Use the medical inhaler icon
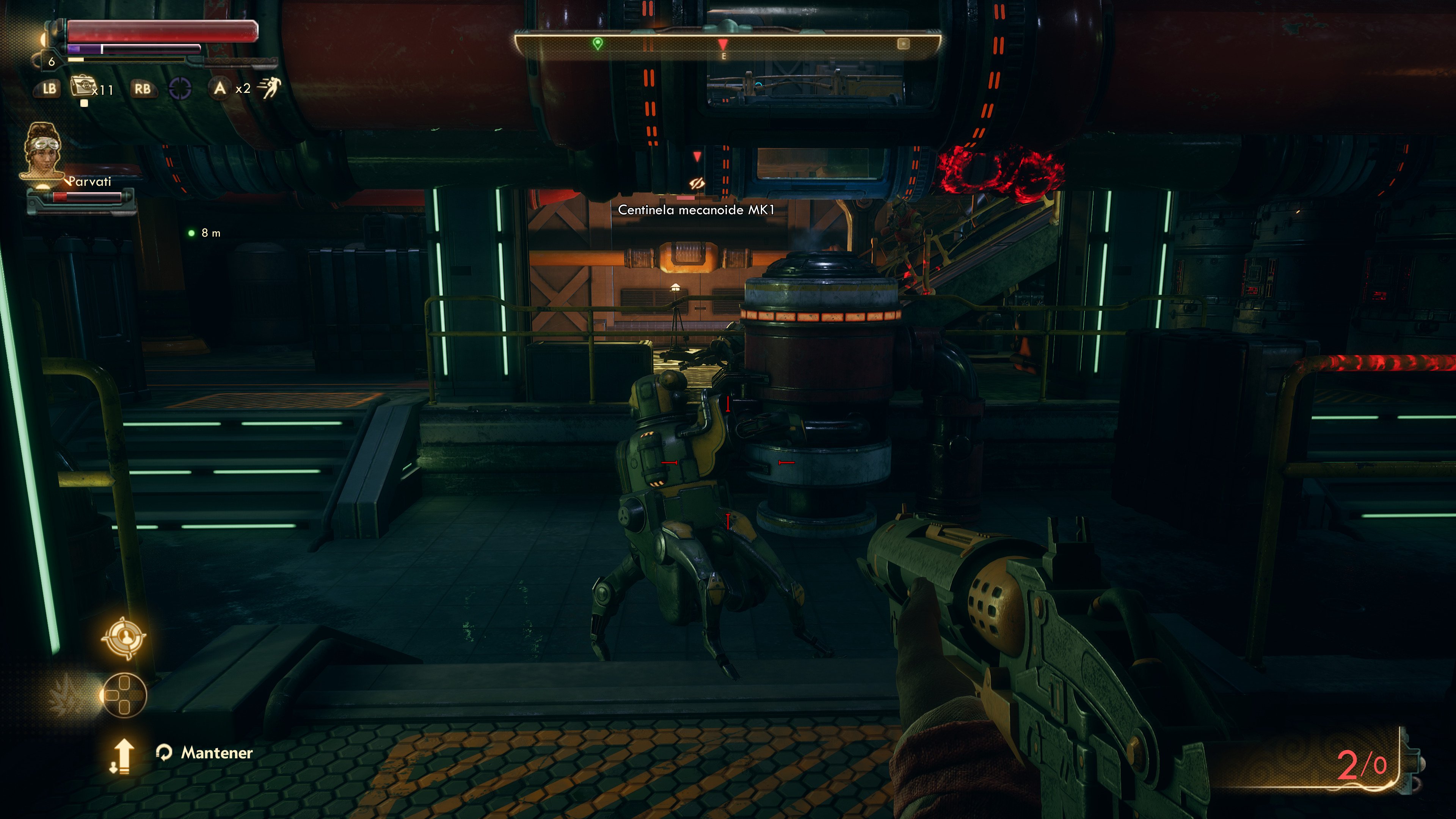Screen dimensions: 1456x819 [x=82, y=87]
